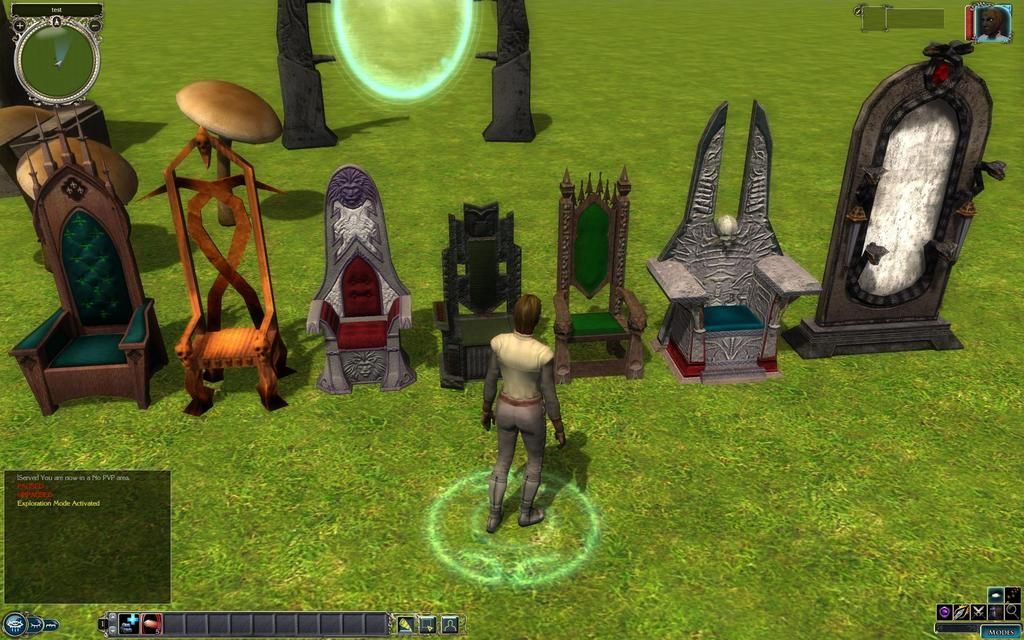Toggle the crossed swords mode icon
Screen dimensions: 1024x640
978,611
